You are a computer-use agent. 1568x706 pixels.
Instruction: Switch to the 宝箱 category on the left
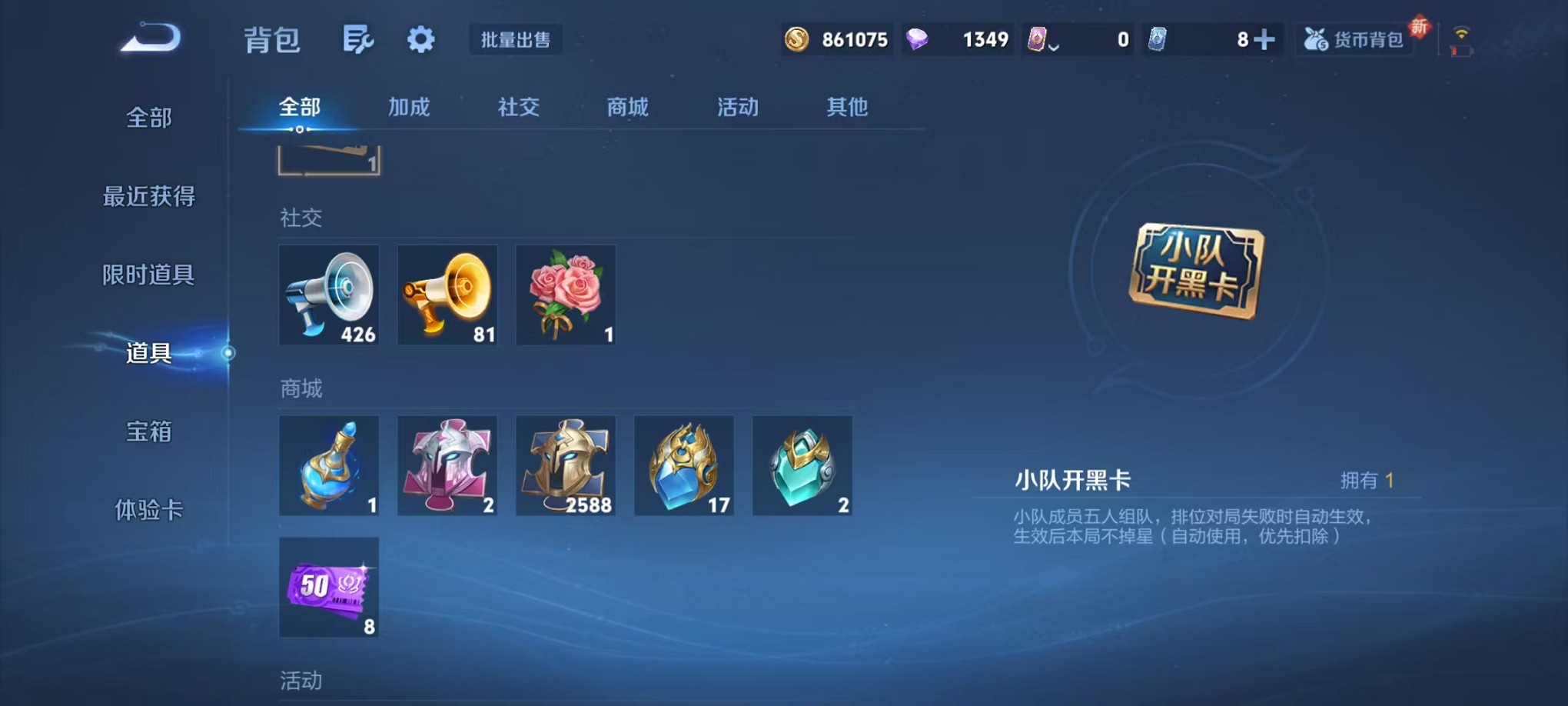tap(148, 433)
